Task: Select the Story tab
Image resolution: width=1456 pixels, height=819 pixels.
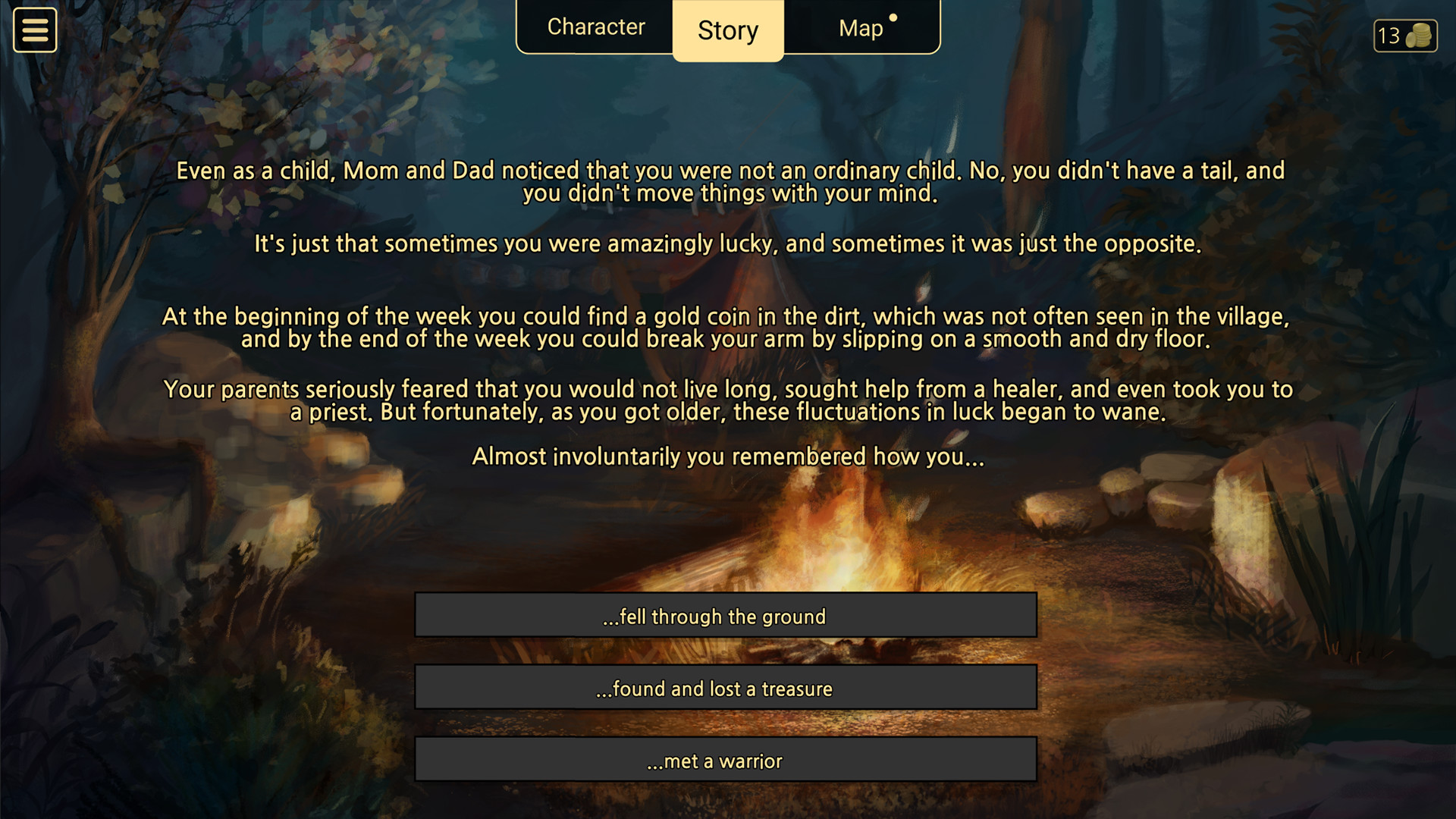Action: [726, 30]
